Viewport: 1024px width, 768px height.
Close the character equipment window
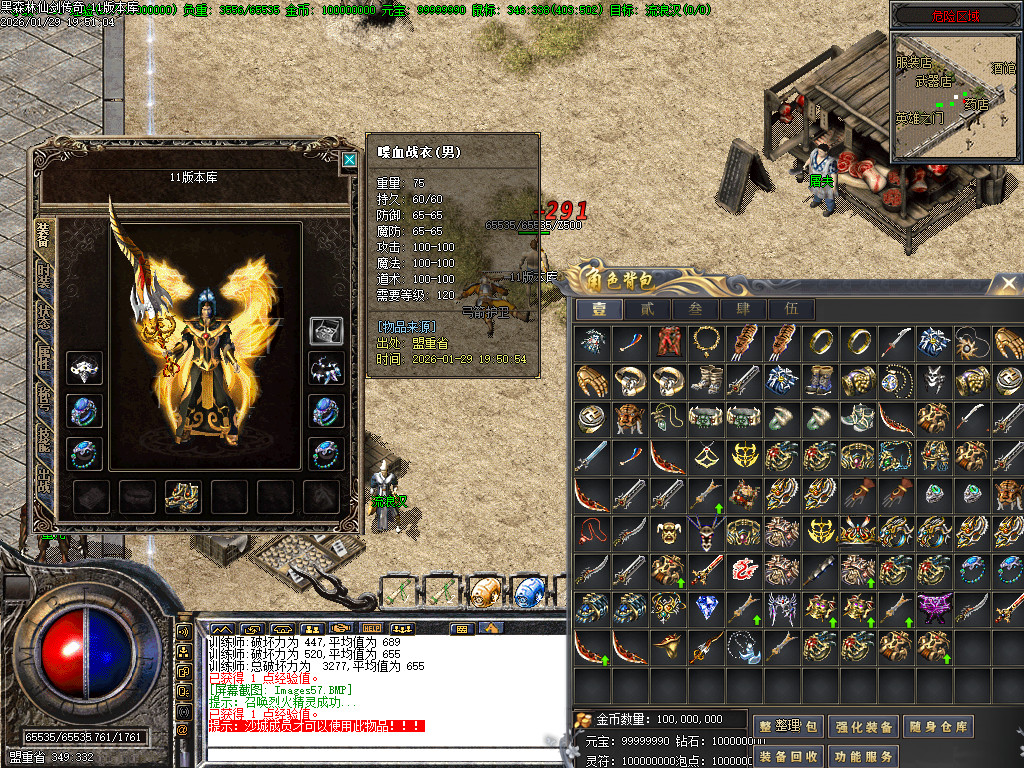(349, 159)
